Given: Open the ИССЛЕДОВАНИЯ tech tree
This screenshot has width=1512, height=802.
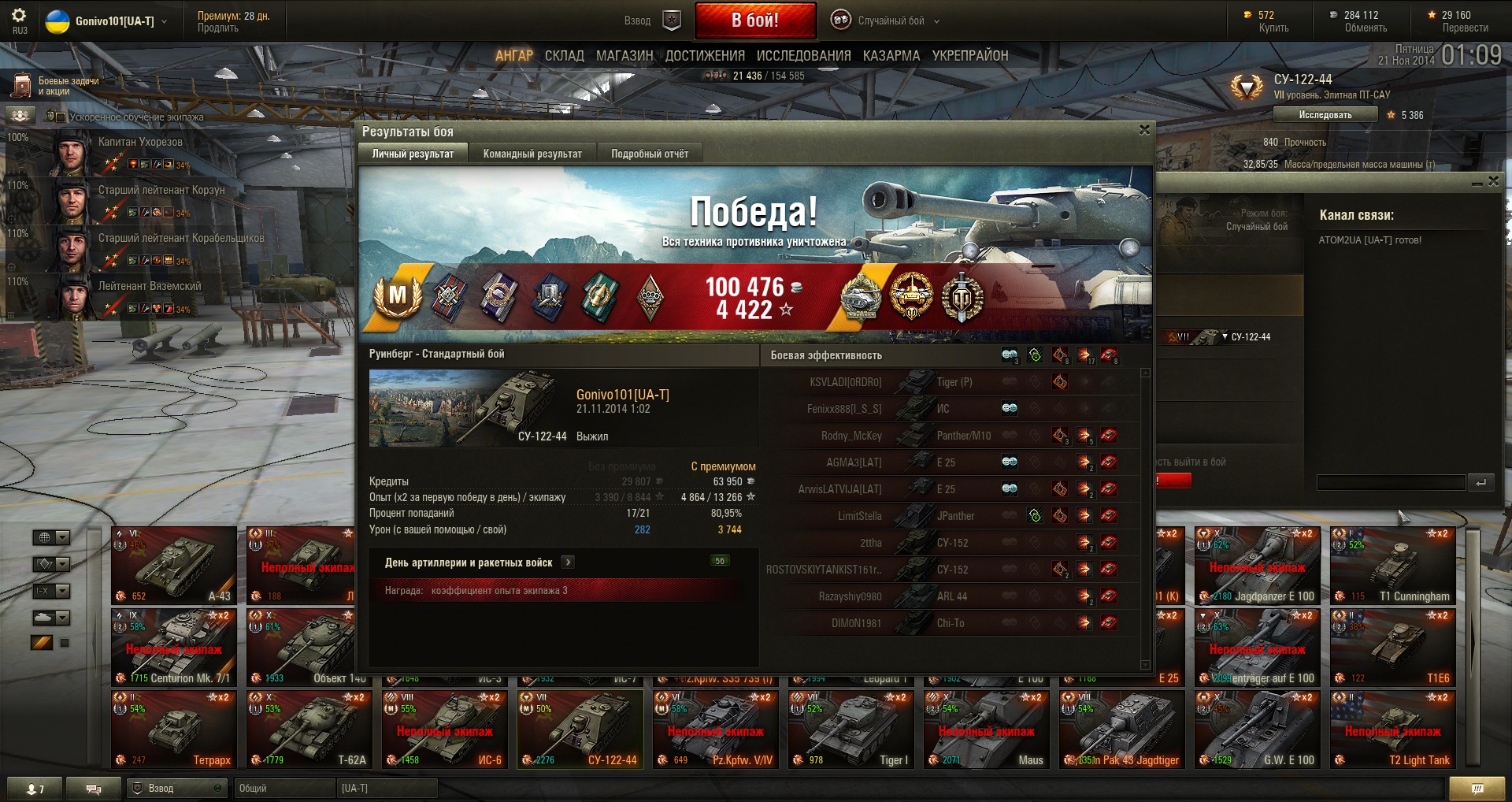Looking at the screenshot, I should [803, 56].
